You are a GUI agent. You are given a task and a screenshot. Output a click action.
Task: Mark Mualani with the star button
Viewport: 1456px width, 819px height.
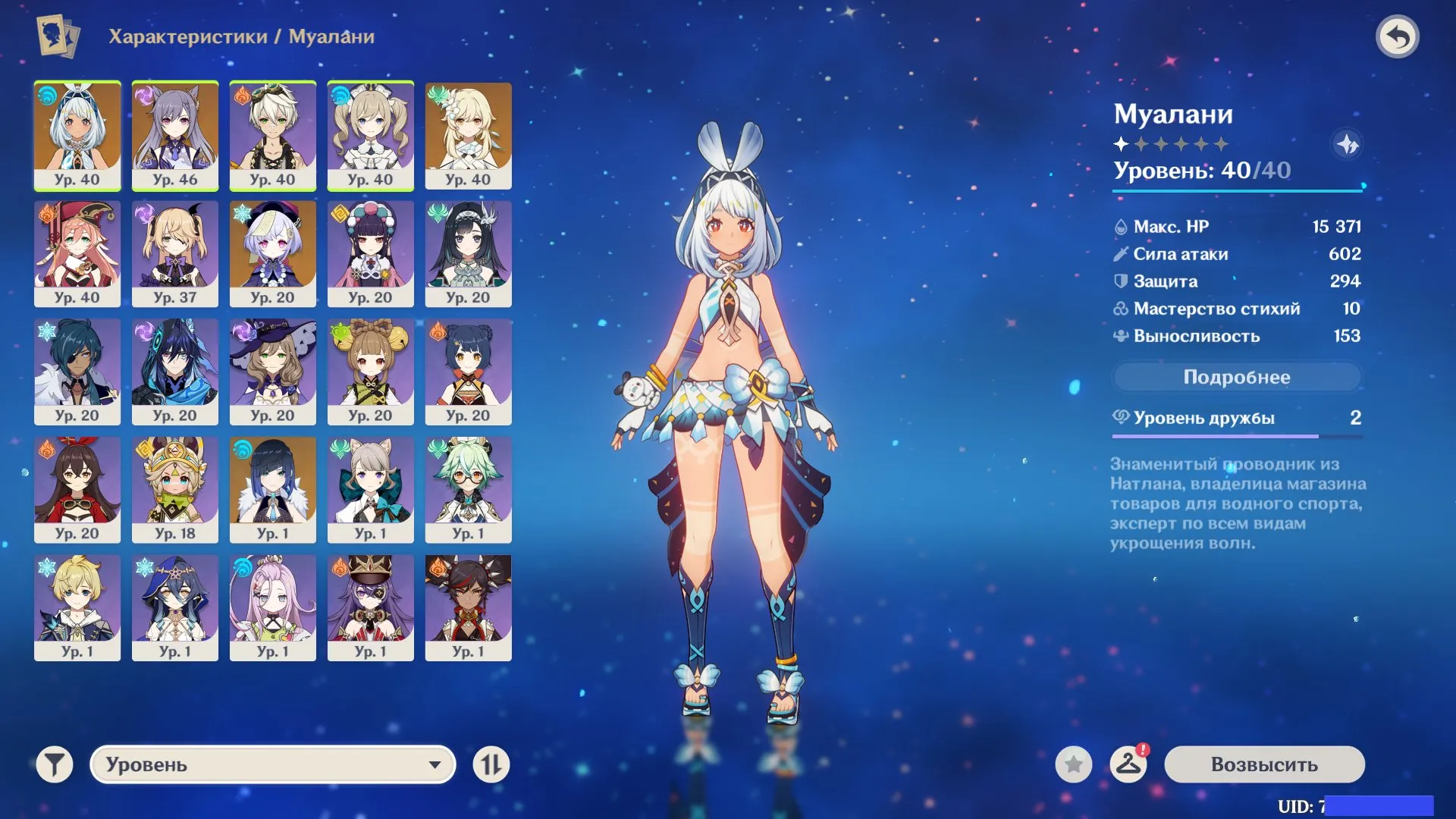(x=1074, y=764)
